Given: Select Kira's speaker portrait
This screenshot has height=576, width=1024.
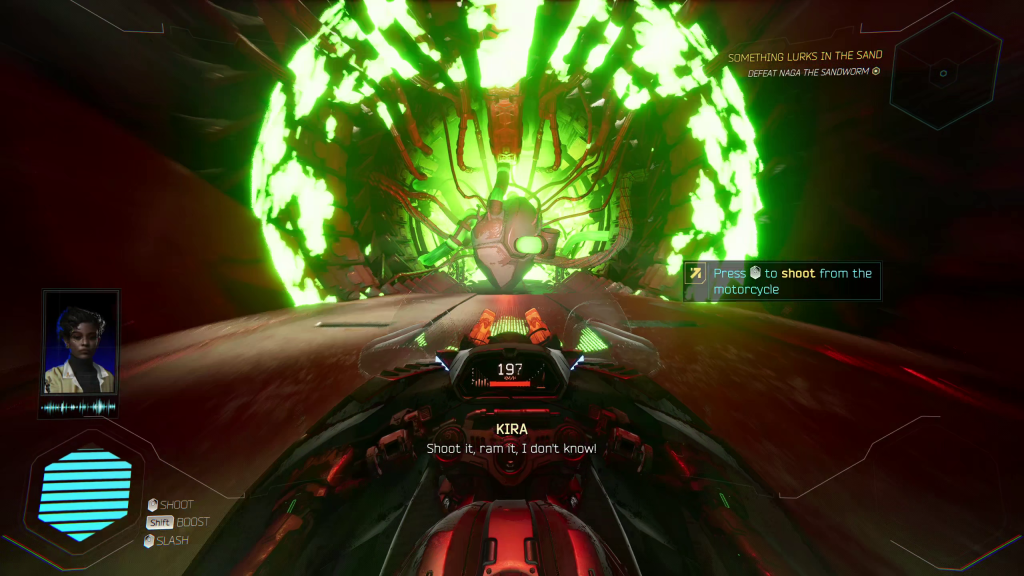Looking at the screenshot, I should coord(80,343).
